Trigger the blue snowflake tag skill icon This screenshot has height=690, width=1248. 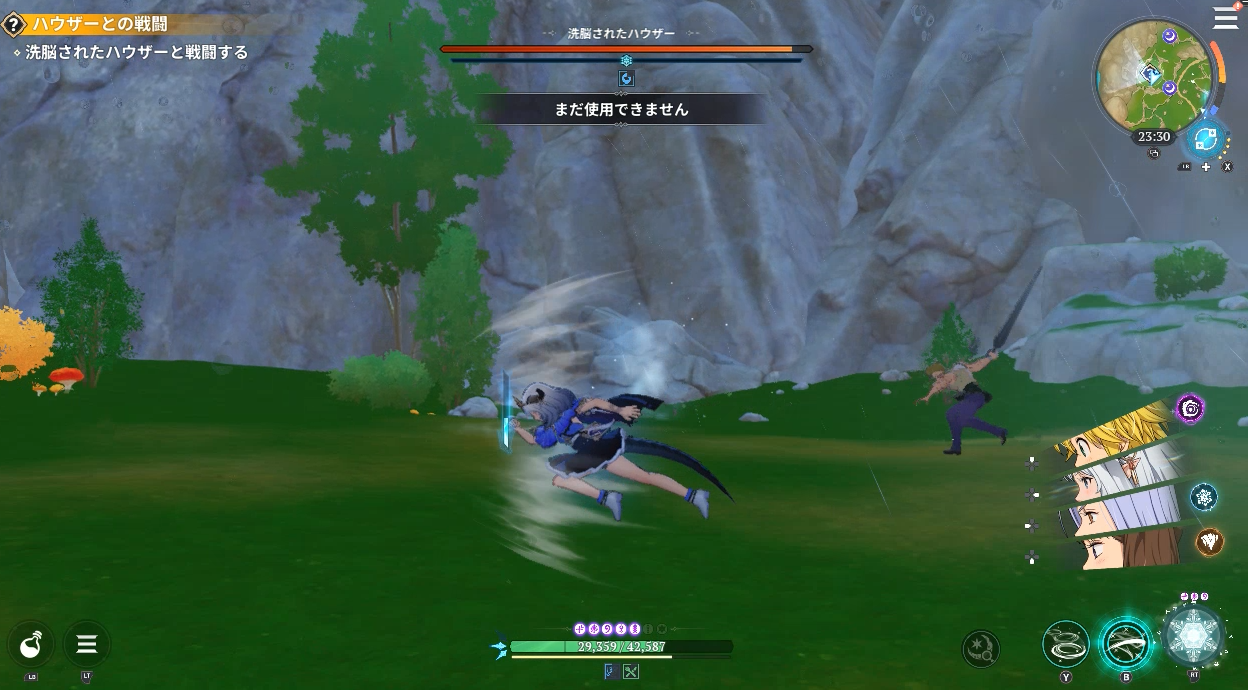[x=1204, y=496]
